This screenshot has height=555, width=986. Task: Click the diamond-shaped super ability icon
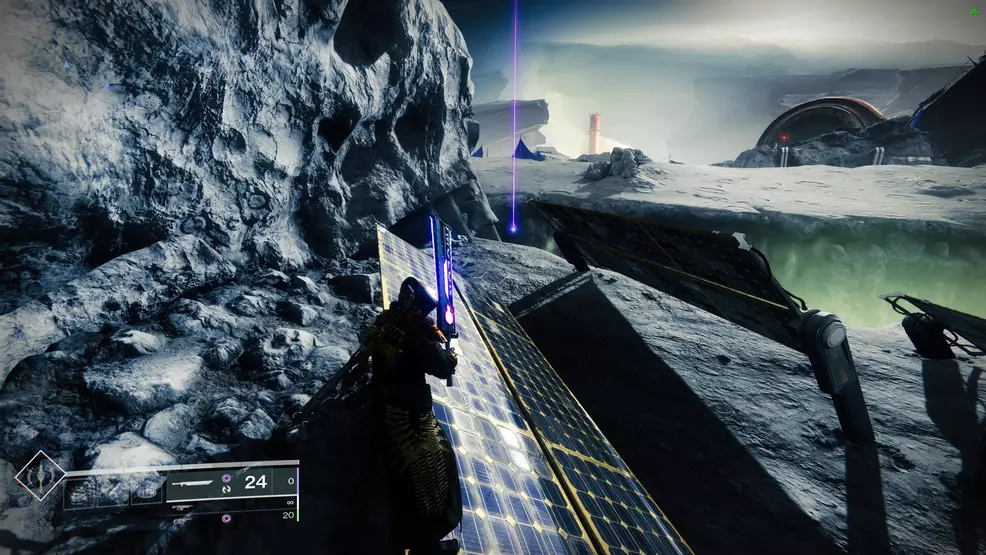click(x=40, y=476)
